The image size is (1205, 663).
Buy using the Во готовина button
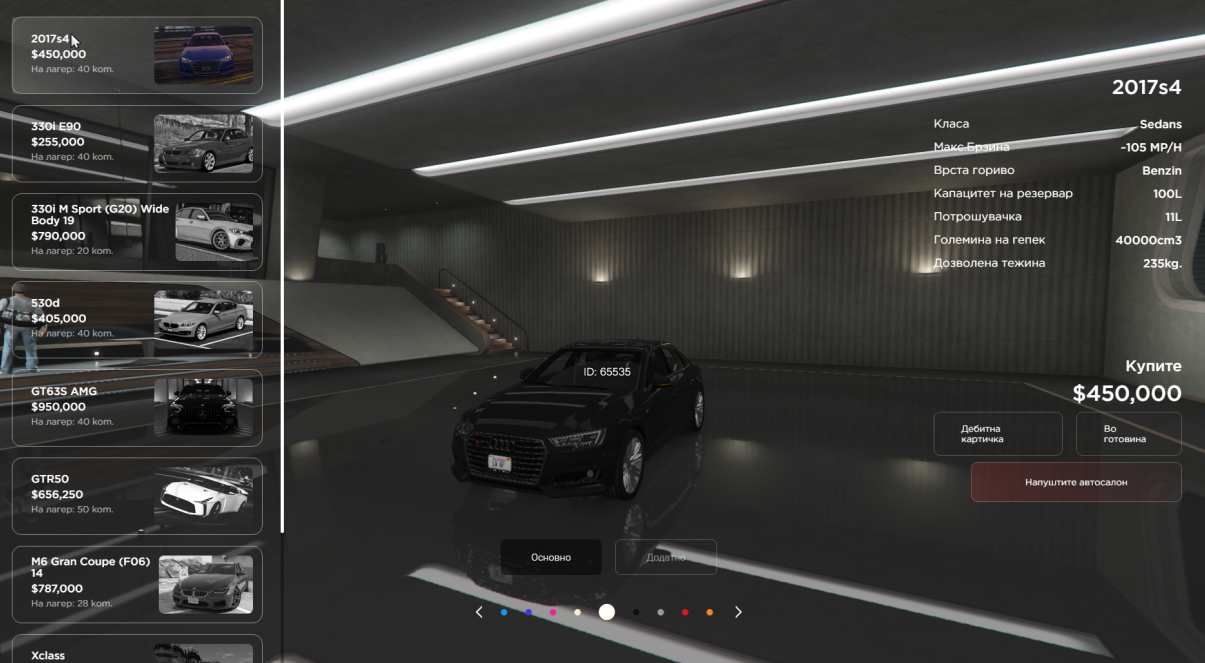click(1128, 434)
